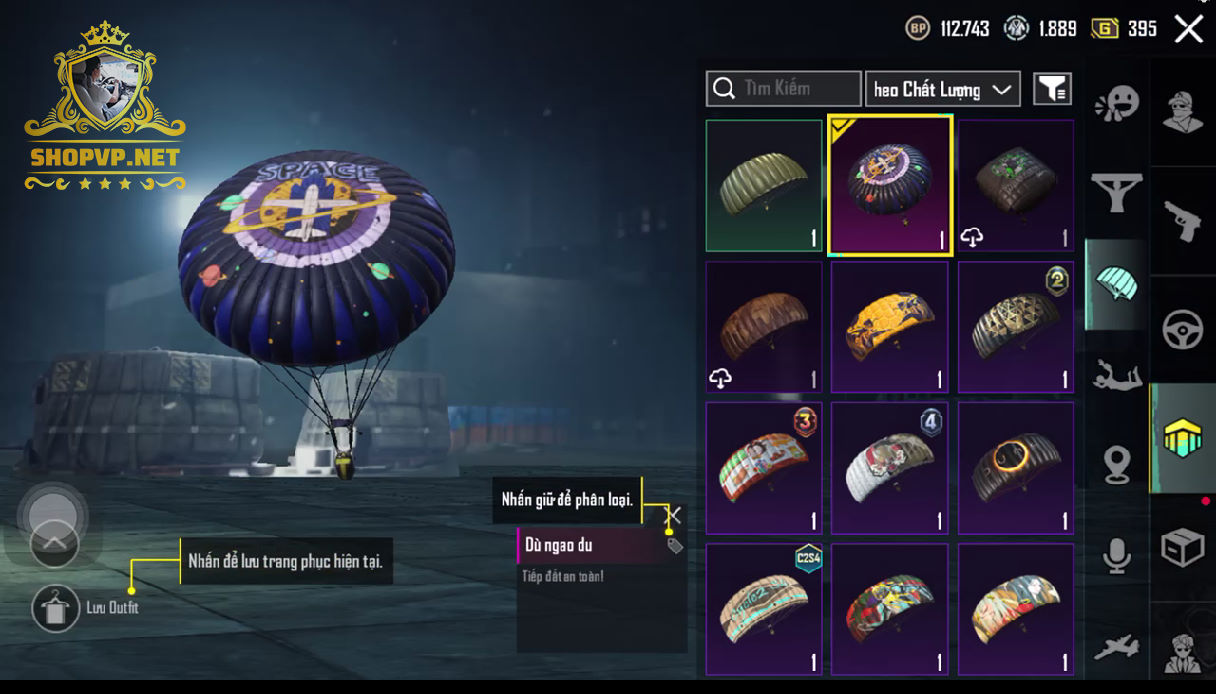Viewport: 1216px width, 694px height.
Task: Click the Tìm Kiếm search box
Action: tap(783, 89)
